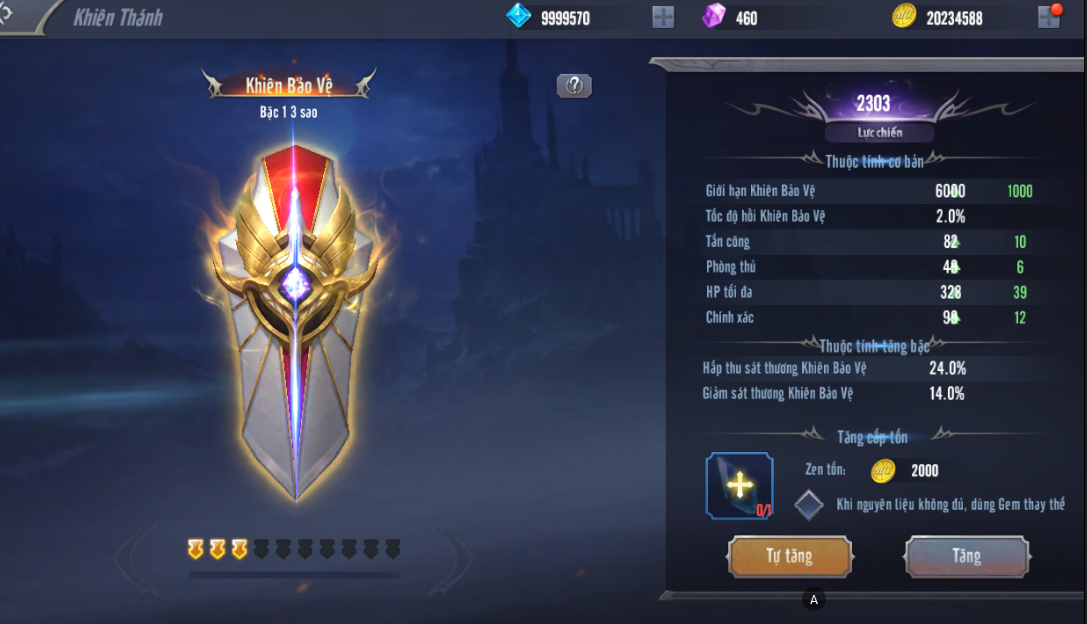Open the question mark help button
This screenshot has height=624, width=1087.
coord(574,86)
